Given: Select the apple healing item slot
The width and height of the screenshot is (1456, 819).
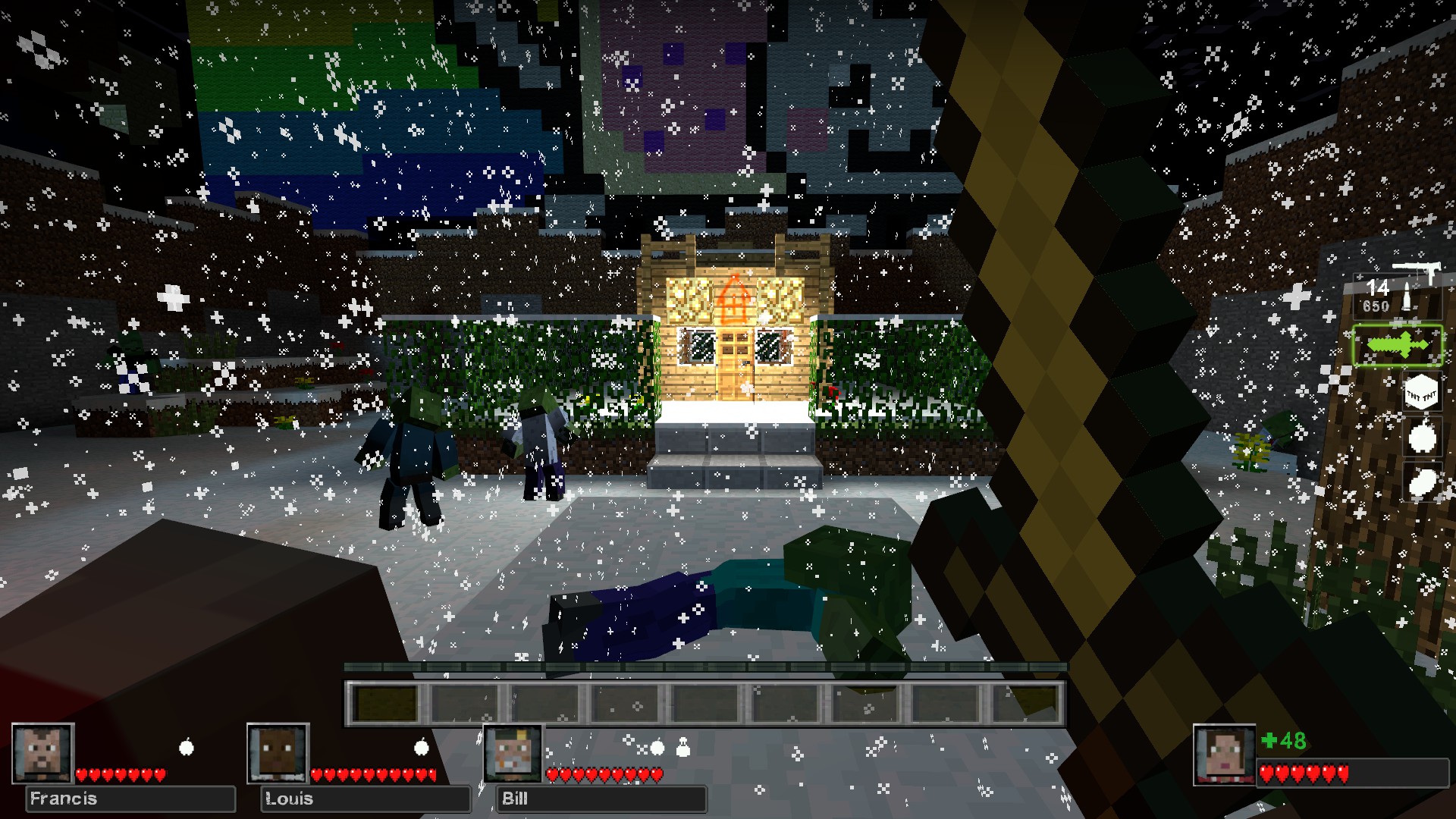Looking at the screenshot, I should (x=1422, y=438).
